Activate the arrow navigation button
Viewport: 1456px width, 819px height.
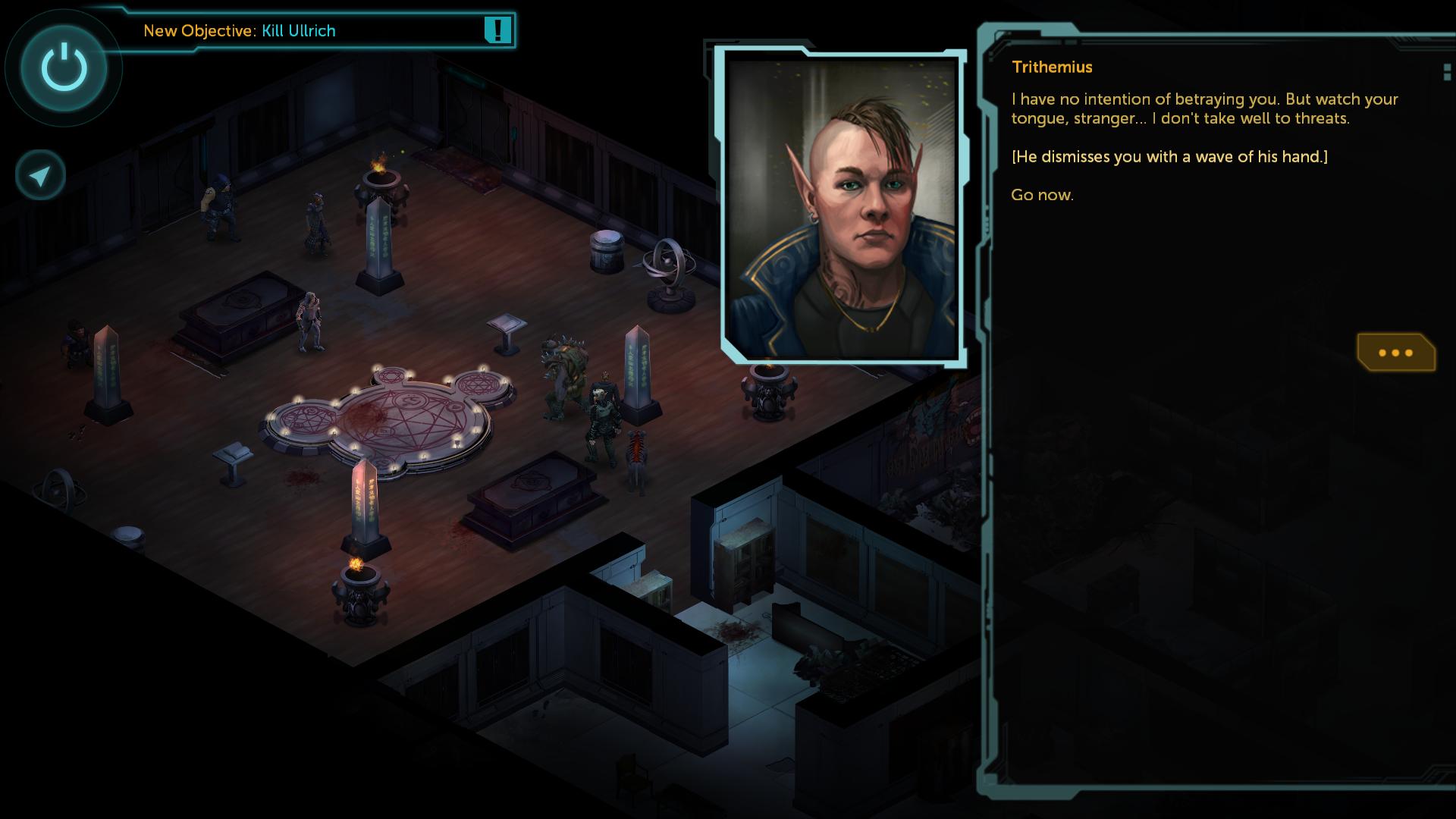tap(40, 176)
